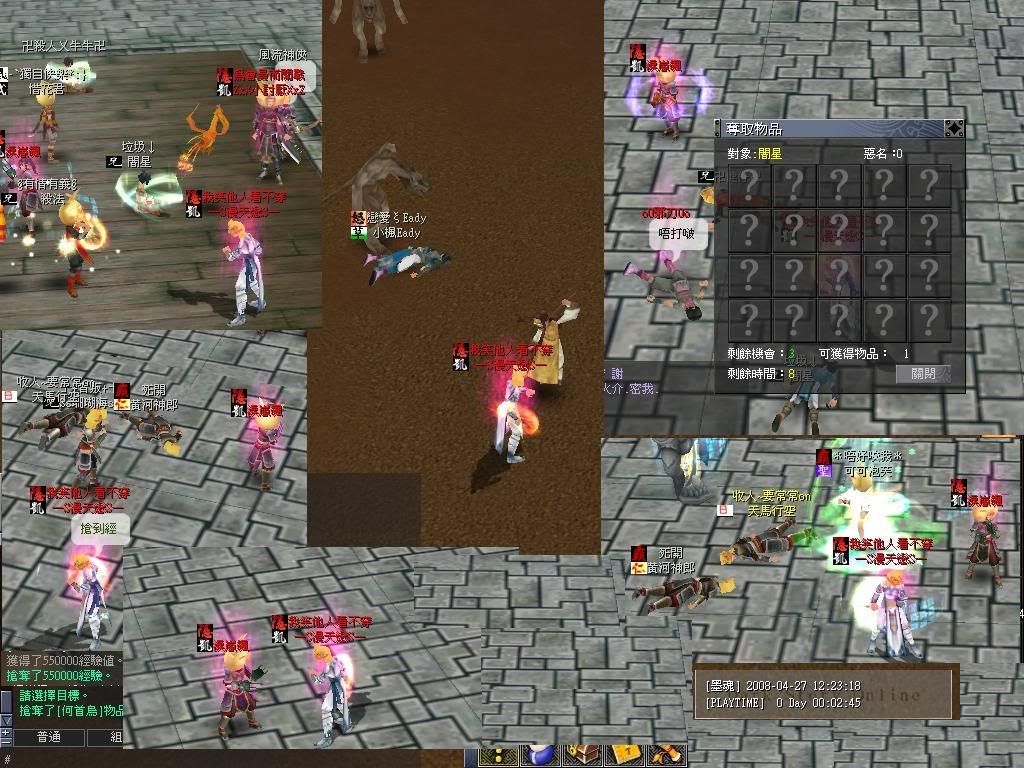Select the 組 chat channel tab
This screenshot has height=768, width=1024.
114,737
